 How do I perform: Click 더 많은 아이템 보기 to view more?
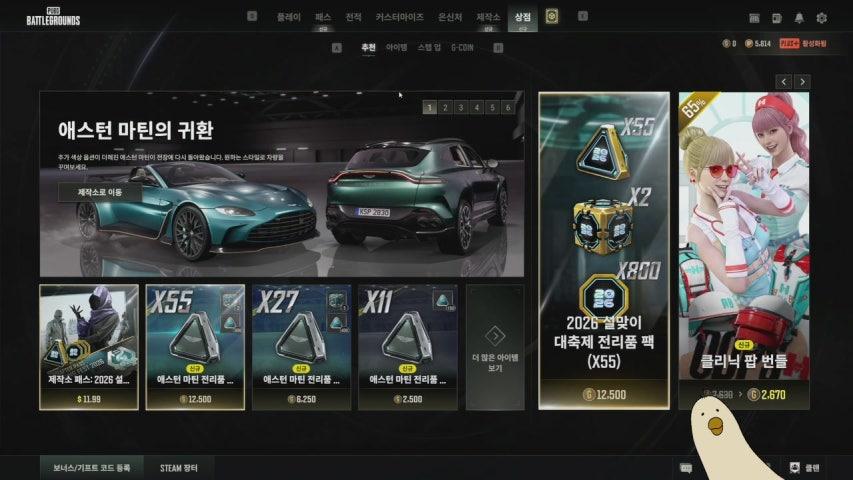(x=494, y=347)
